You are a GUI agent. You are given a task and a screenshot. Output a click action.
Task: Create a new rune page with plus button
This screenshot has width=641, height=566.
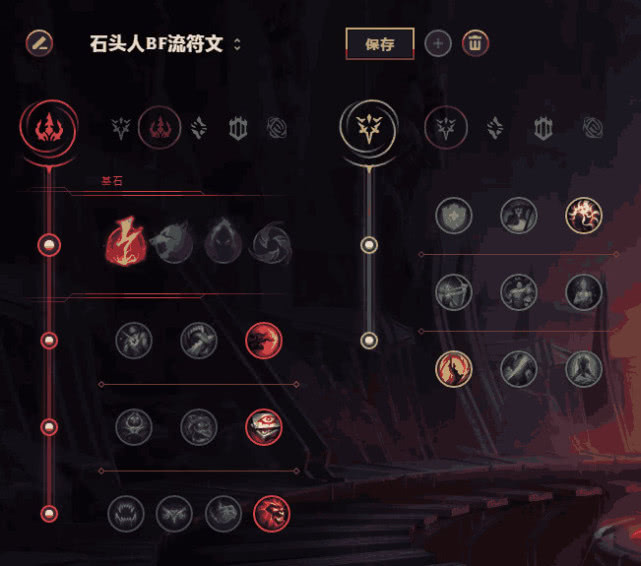point(438,44)
